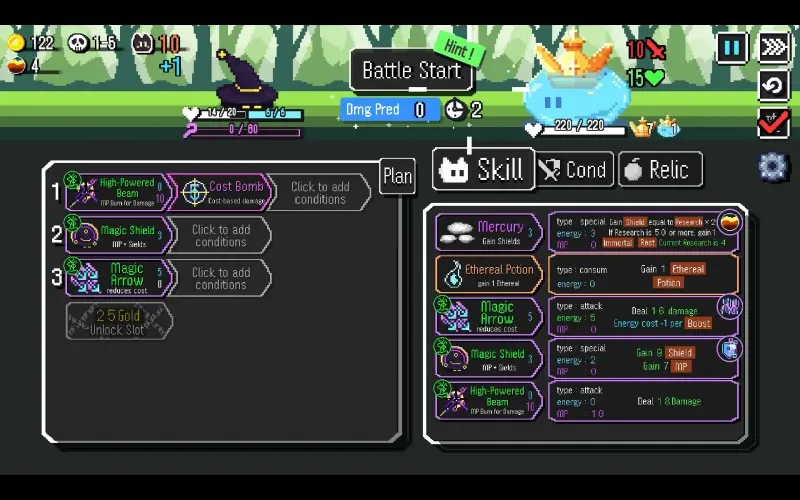This screenshot has width=800, height=500.
Task: Click the undo reset arrow button
Action: point(774,85)
